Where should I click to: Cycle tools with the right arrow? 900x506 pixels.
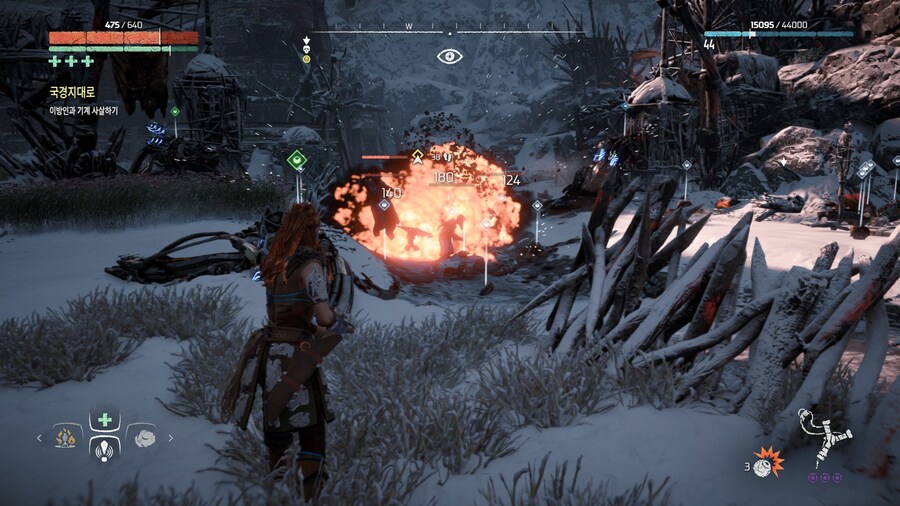[x=171, y=437]
